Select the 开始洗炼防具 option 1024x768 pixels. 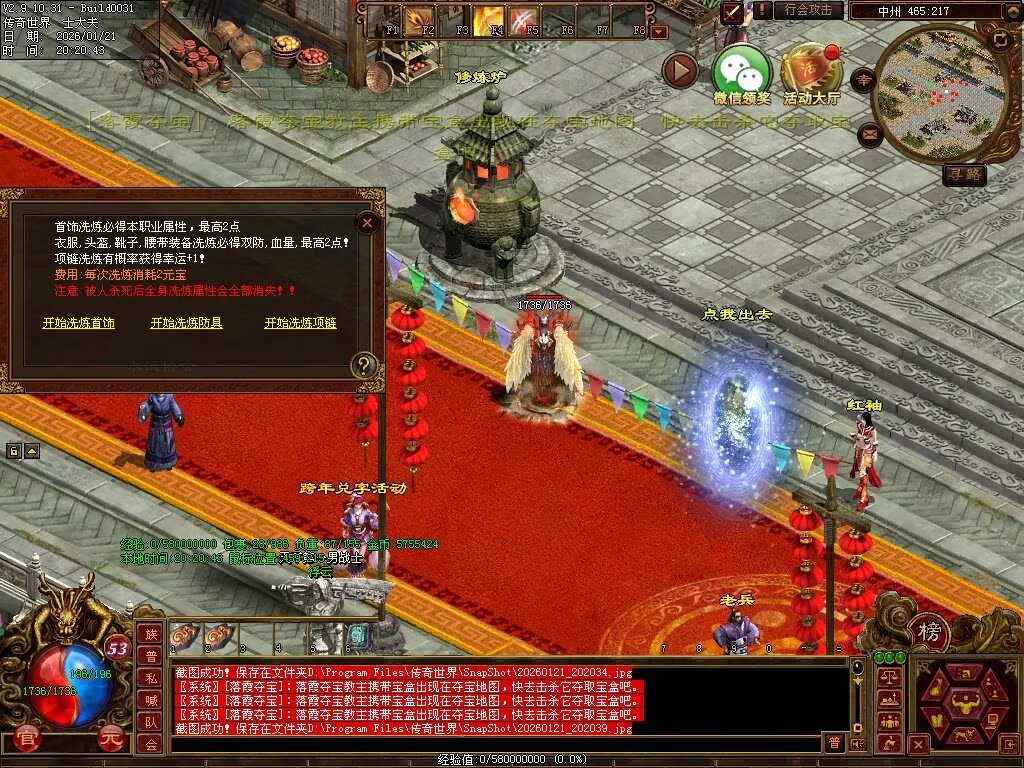[x=186, y=323]
